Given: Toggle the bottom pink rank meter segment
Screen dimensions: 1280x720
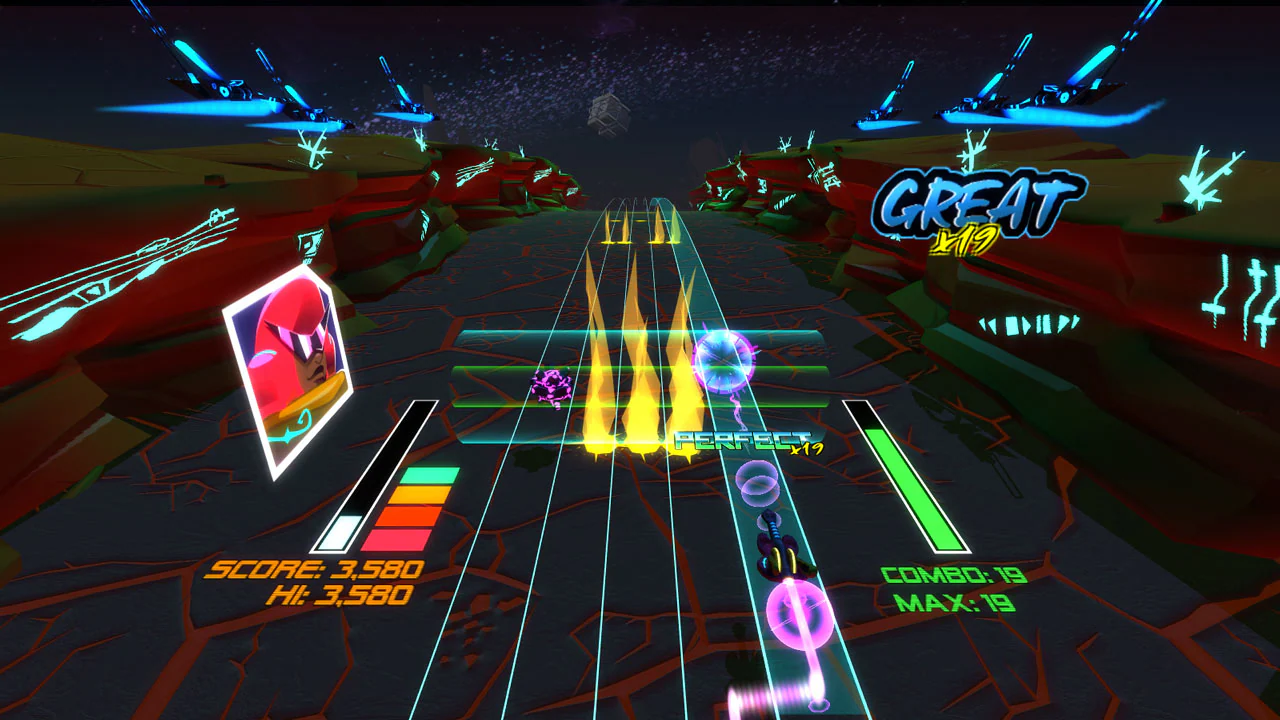Looking at the screenshot, I should tap(411, 538).
